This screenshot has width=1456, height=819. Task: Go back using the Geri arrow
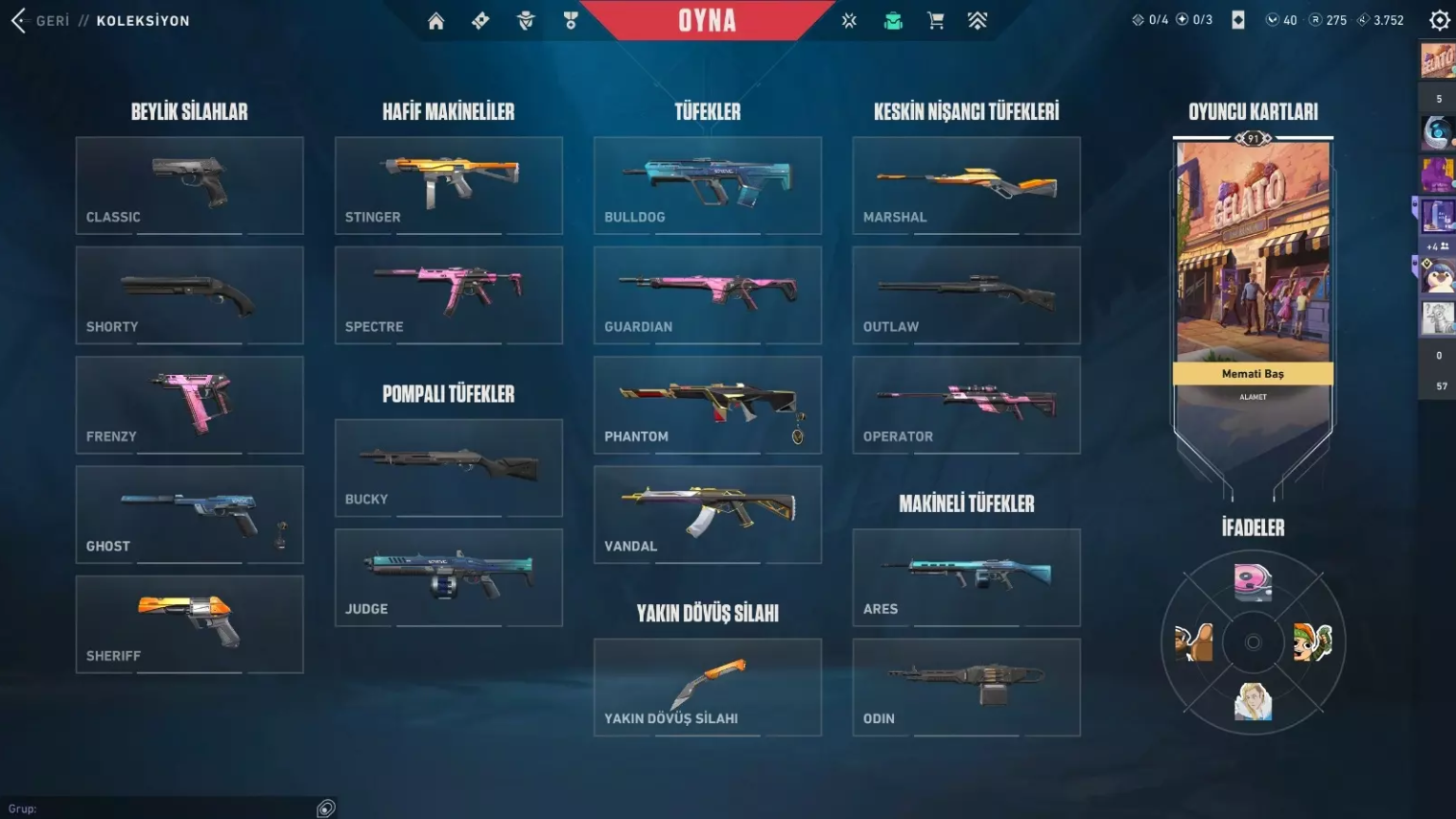tap(19, 20)
